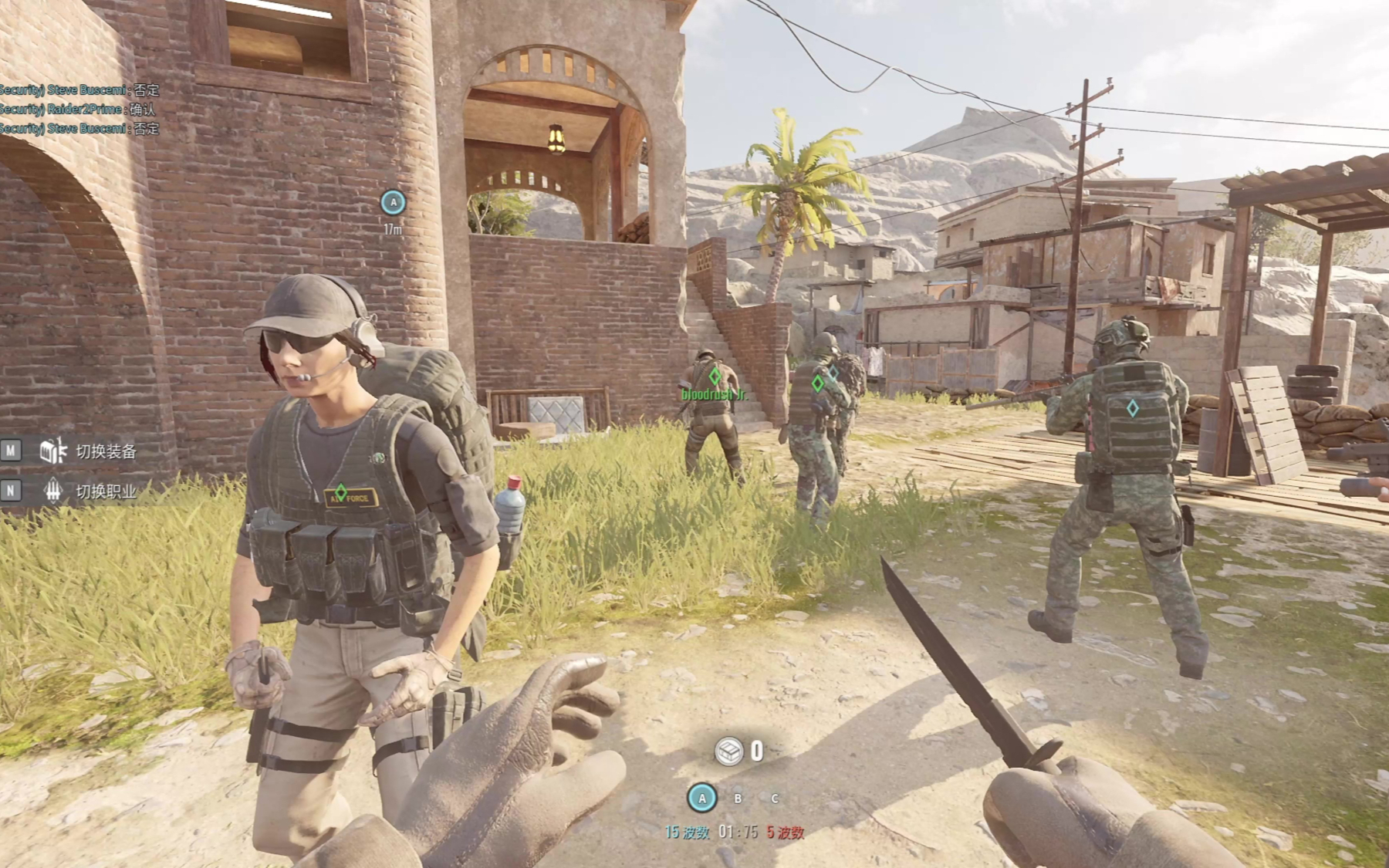Select the 切换装备 loadout option
The width and height of the screenshot is (1389, 868).
pyautogui.click(x=105, y=451)
